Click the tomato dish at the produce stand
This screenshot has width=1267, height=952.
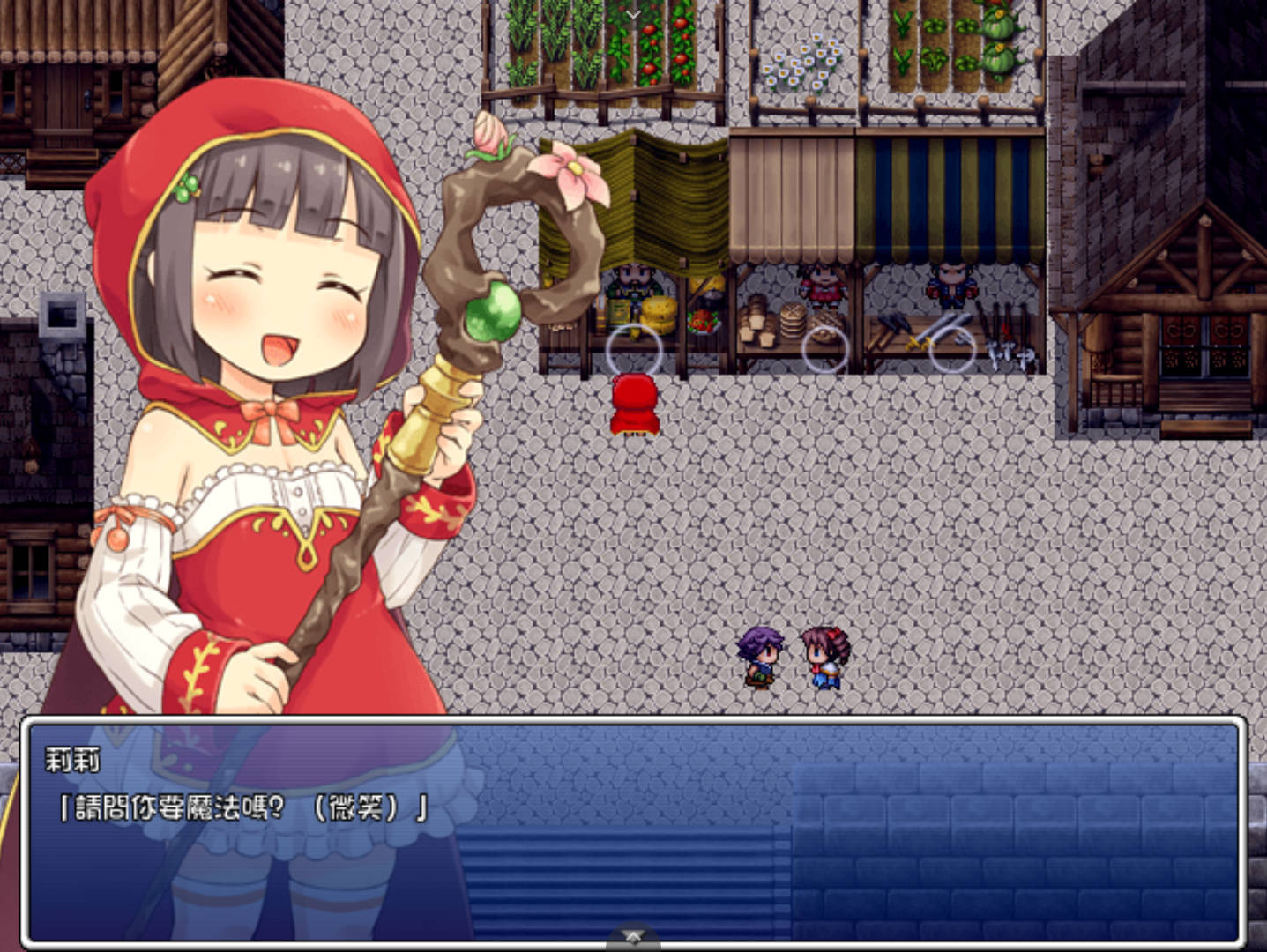(704, 322)
